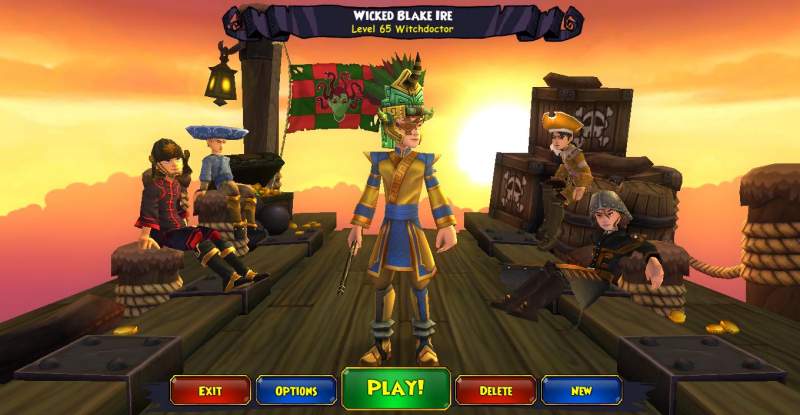Open the Options menu
The image size is (800, 415).
point(295,390)
